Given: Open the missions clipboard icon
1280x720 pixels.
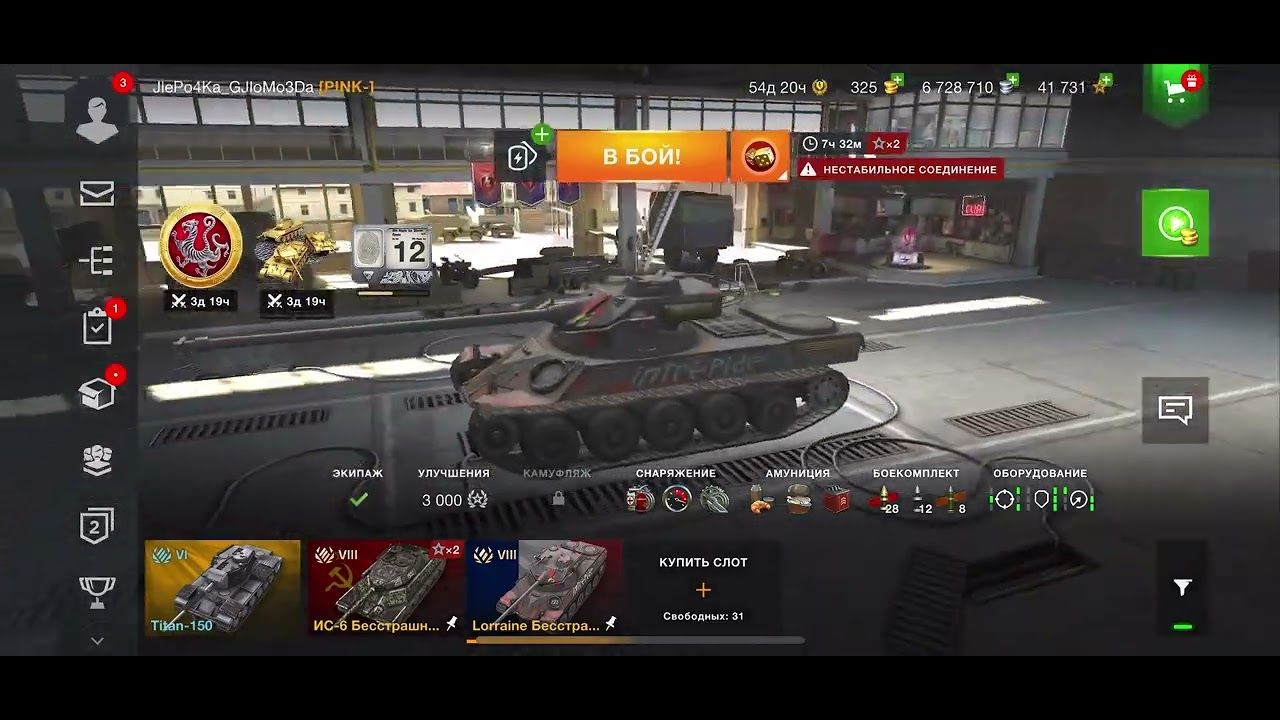Looking at the screenshot, I should click(96, 325).
